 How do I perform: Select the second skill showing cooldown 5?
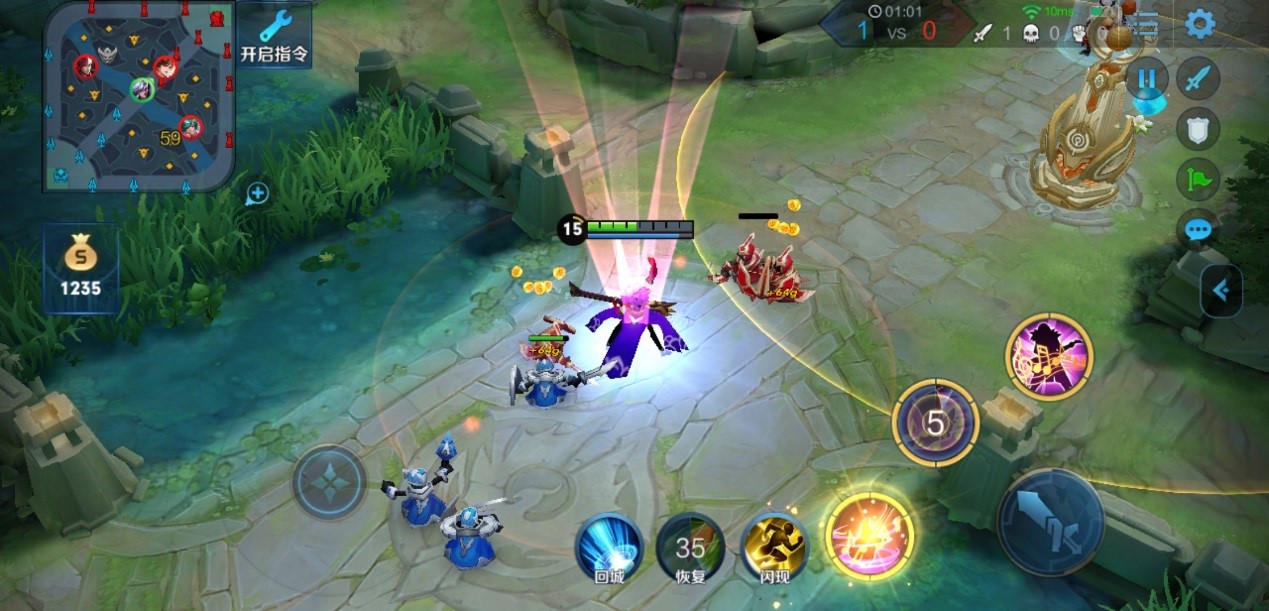coord(935,423)
